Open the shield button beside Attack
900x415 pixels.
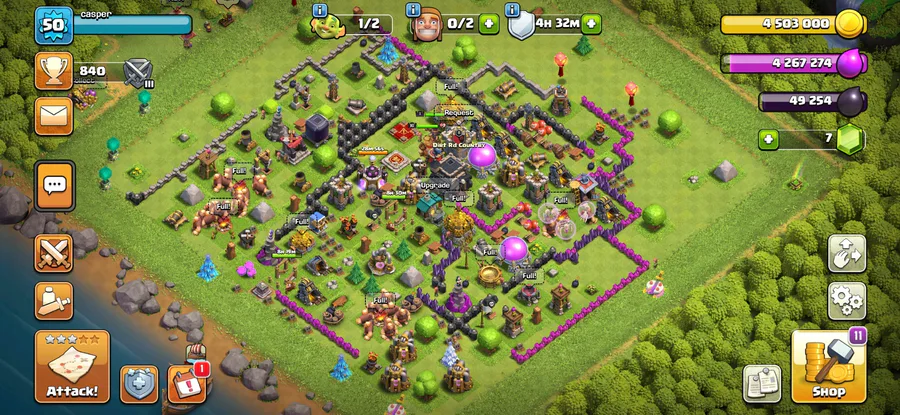click(139, 383)
